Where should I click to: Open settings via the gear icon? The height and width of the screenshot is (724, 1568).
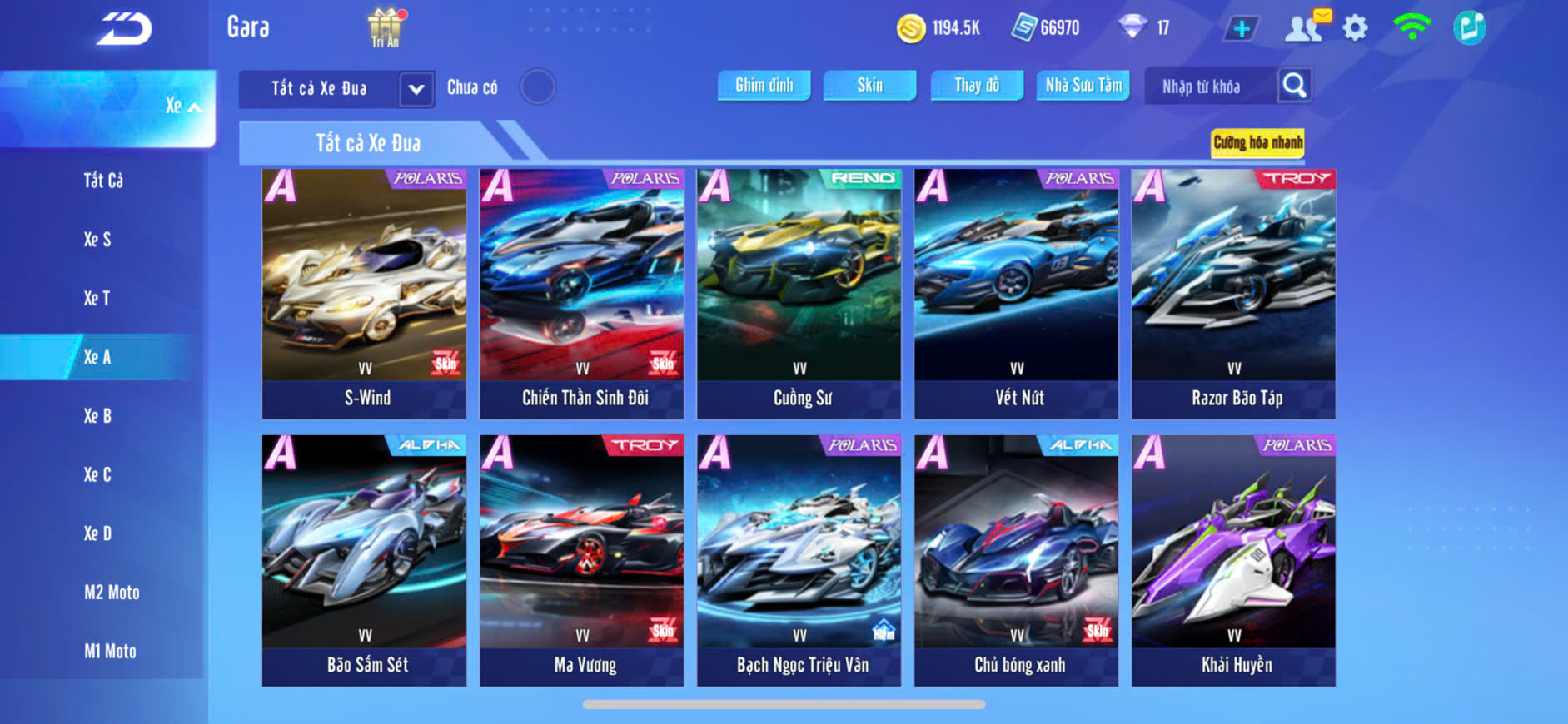1355,28
